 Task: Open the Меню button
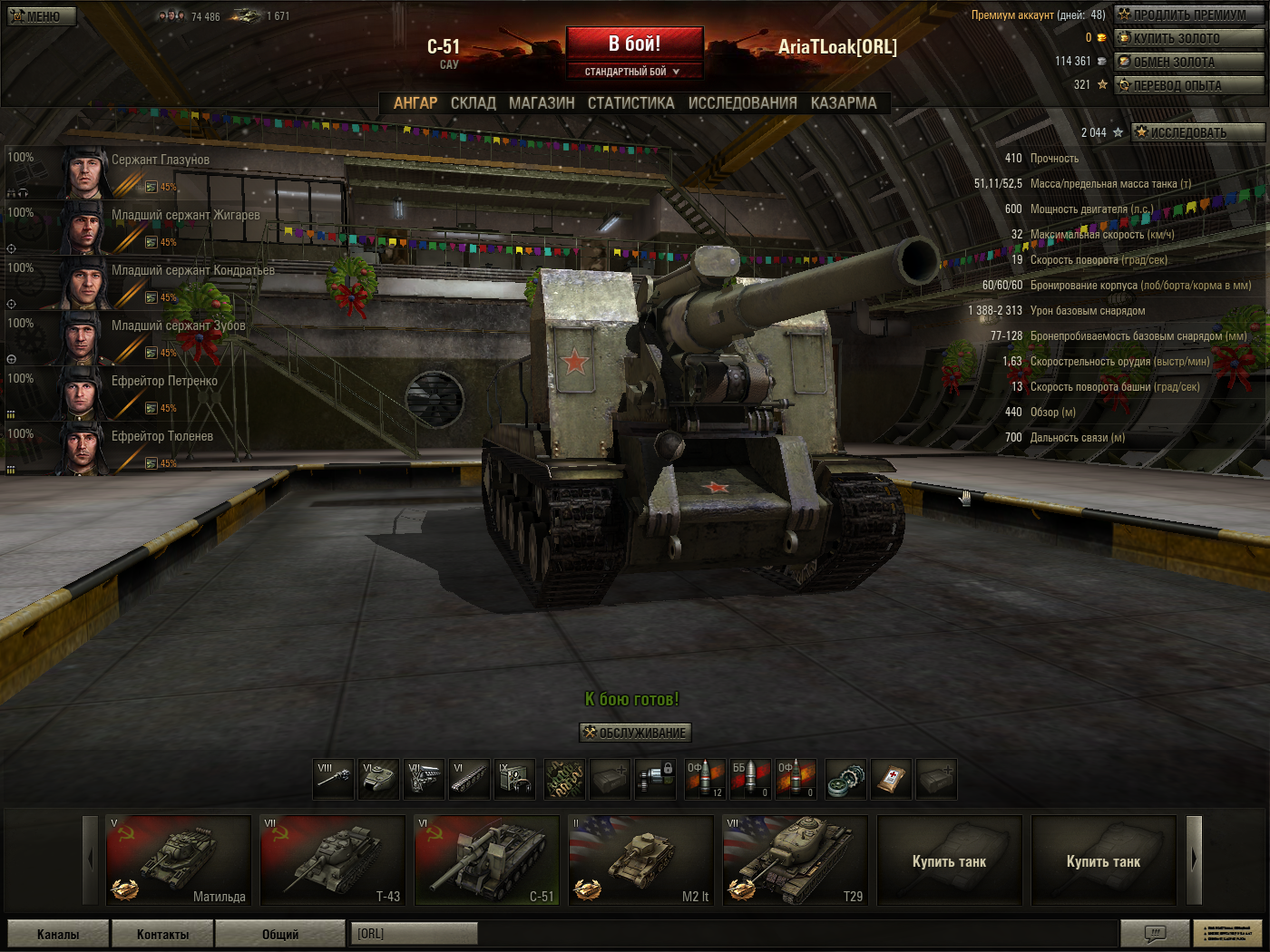(42, 16)
